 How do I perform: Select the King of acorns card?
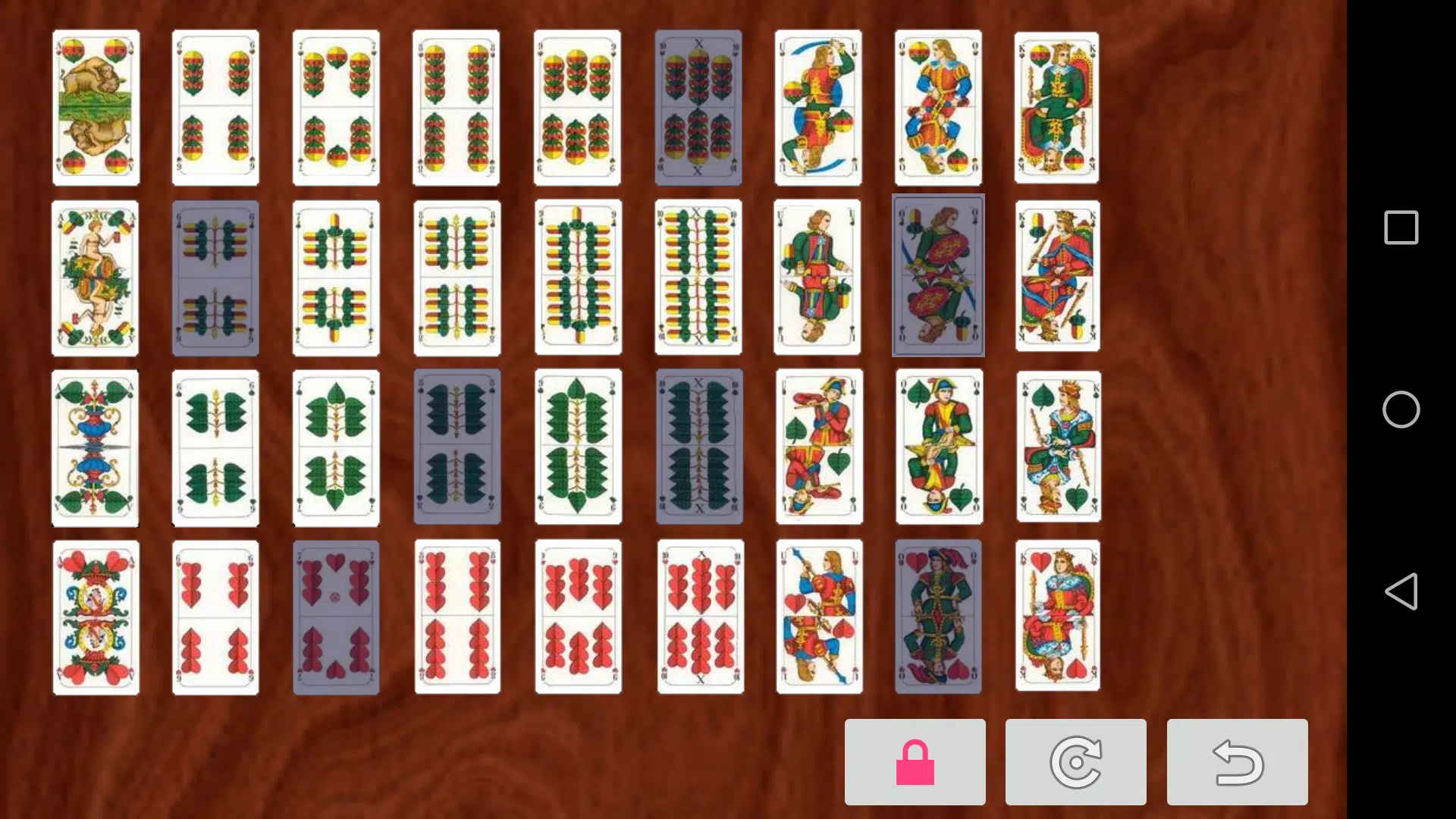[x=1058, y=106]
